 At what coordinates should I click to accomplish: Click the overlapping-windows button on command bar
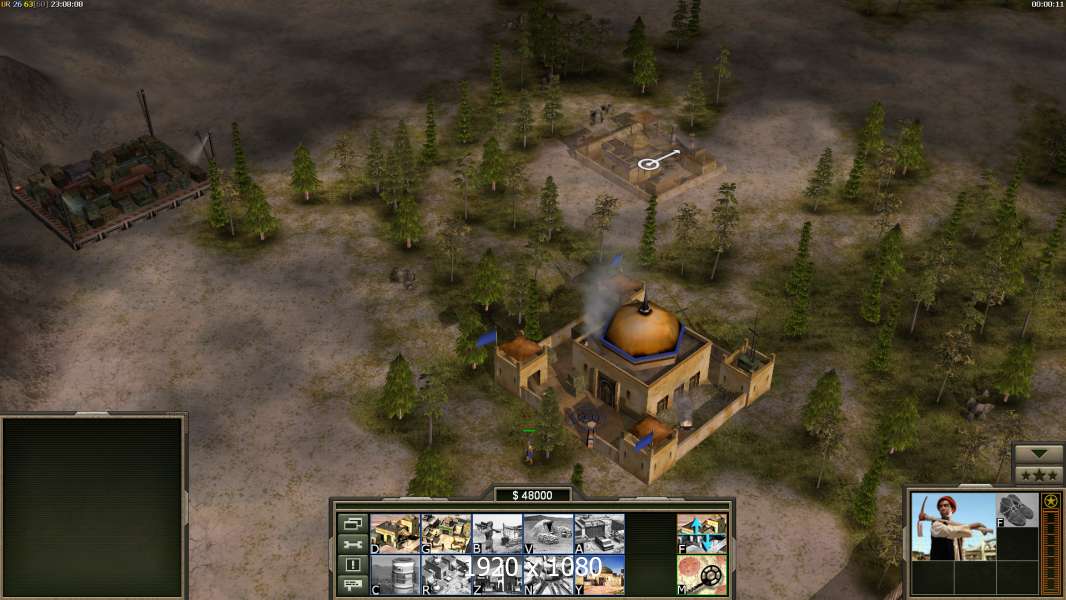(352, 523)
